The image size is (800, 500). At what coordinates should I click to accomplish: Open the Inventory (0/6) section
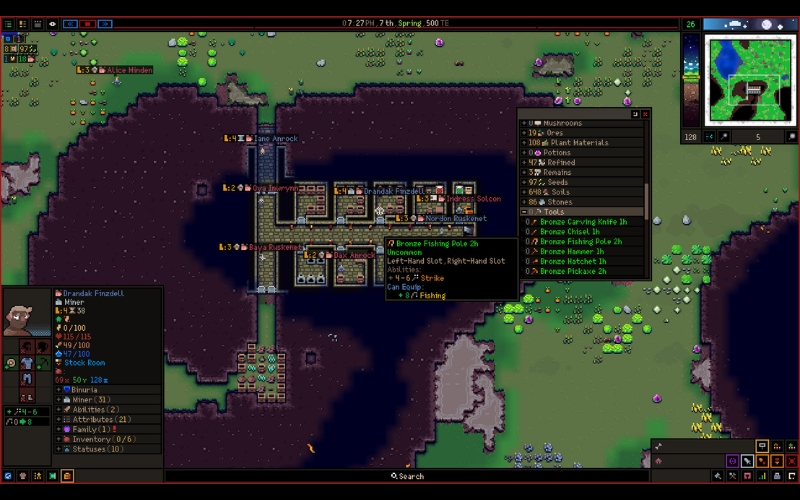pyautogui.click(x=59, y=439)
